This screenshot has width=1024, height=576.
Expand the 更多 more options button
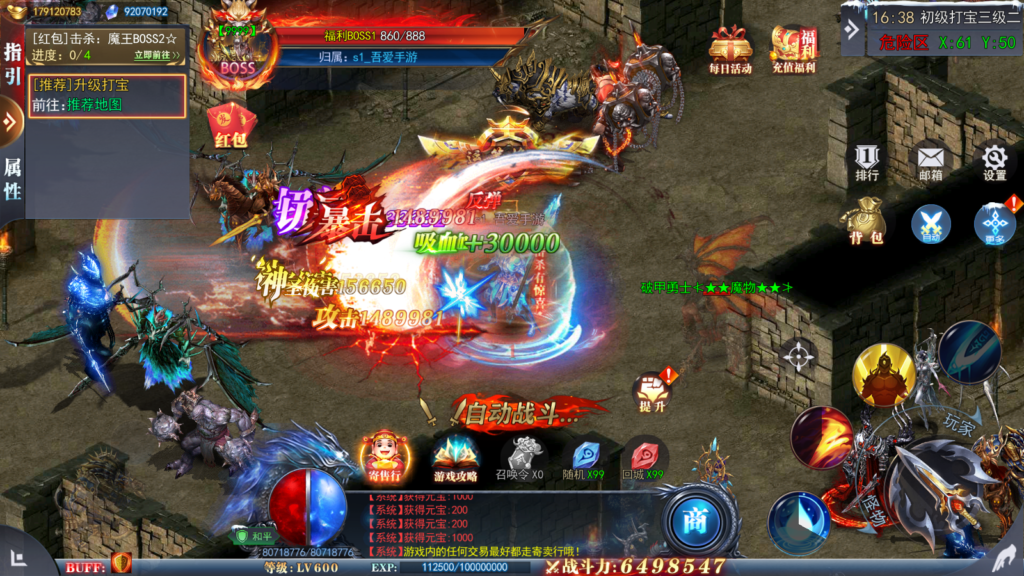pyautogui.click(x=994, y=223)
